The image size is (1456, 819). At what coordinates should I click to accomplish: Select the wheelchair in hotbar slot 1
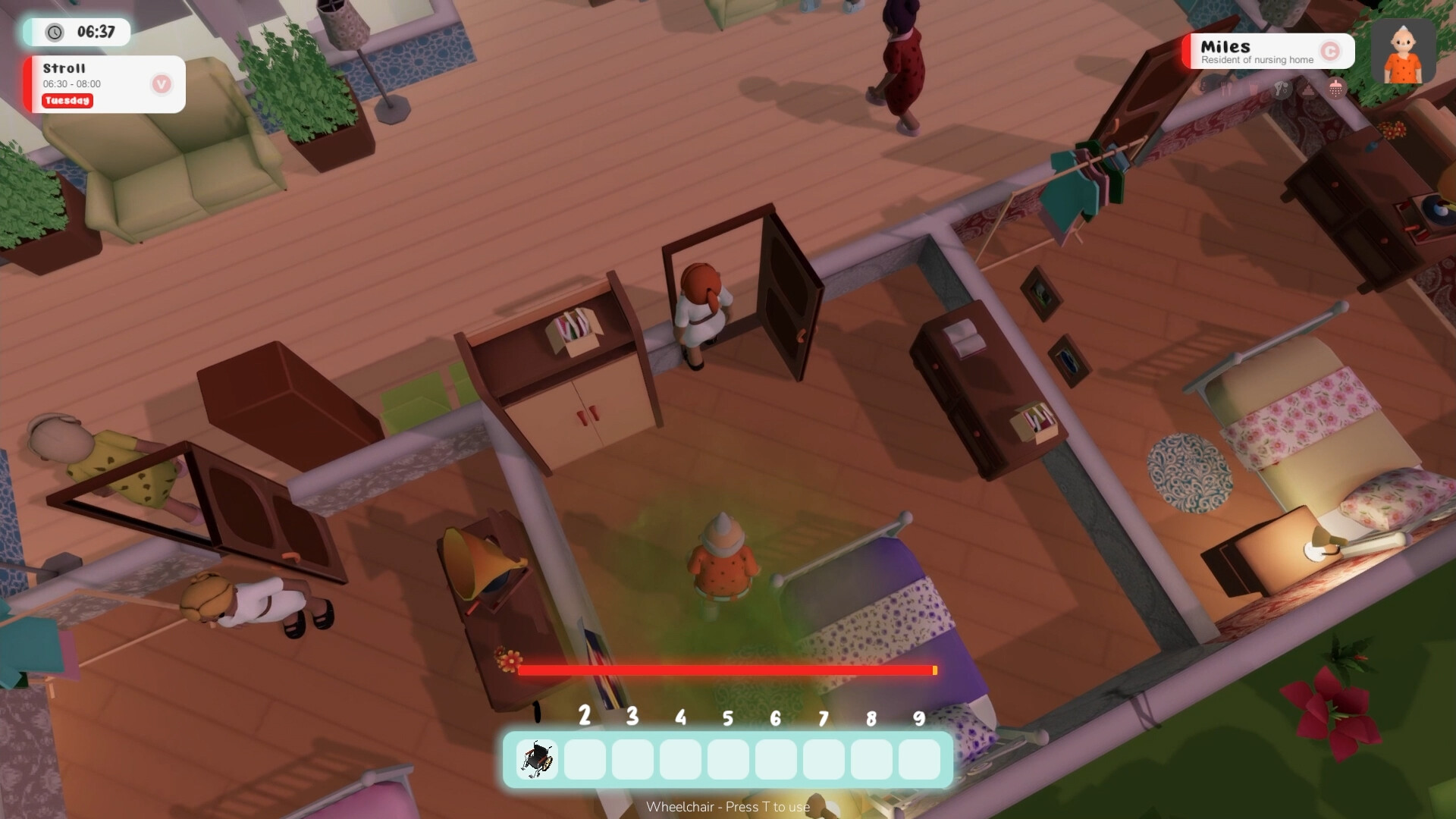tap(536, 760)
